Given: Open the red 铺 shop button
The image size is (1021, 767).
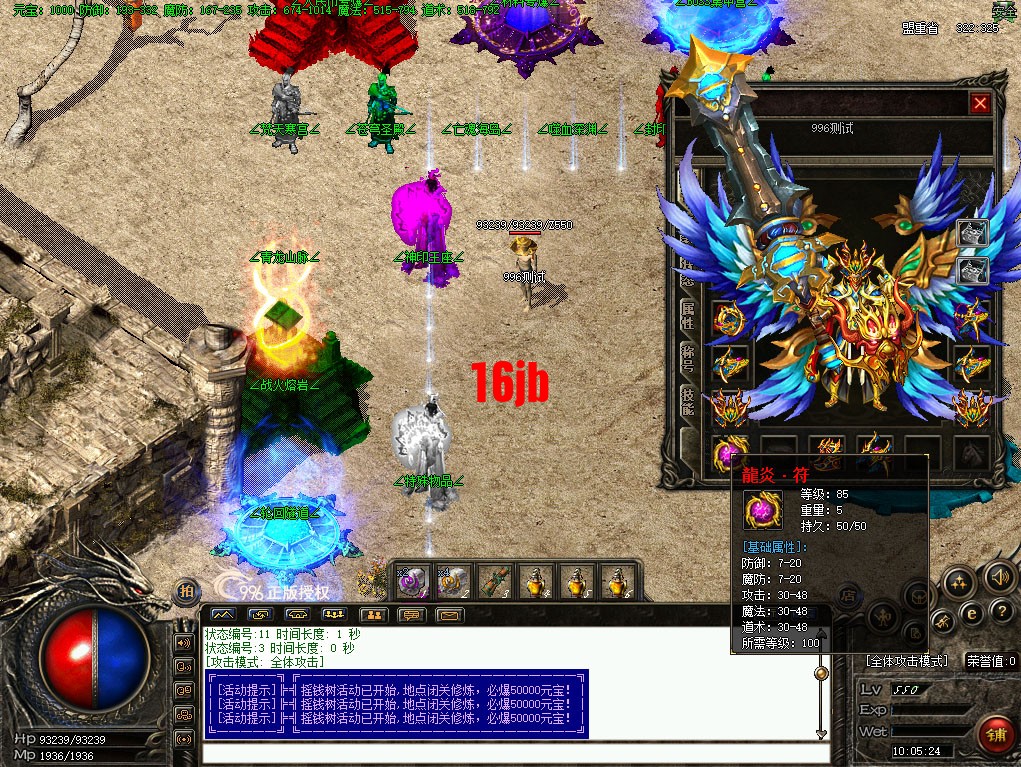Looking at the screenshot, I should point(994,735).
